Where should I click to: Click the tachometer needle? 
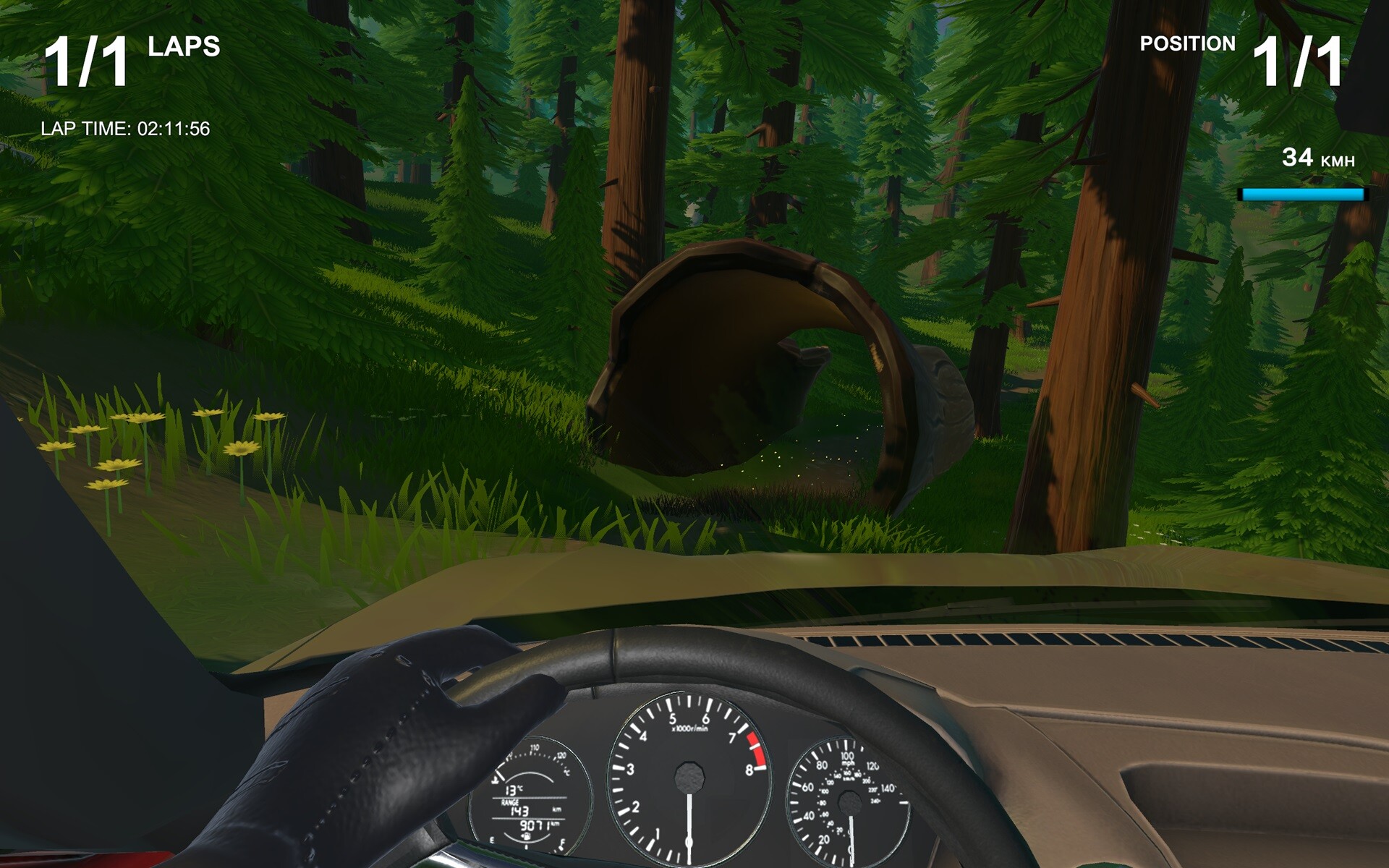689,825
